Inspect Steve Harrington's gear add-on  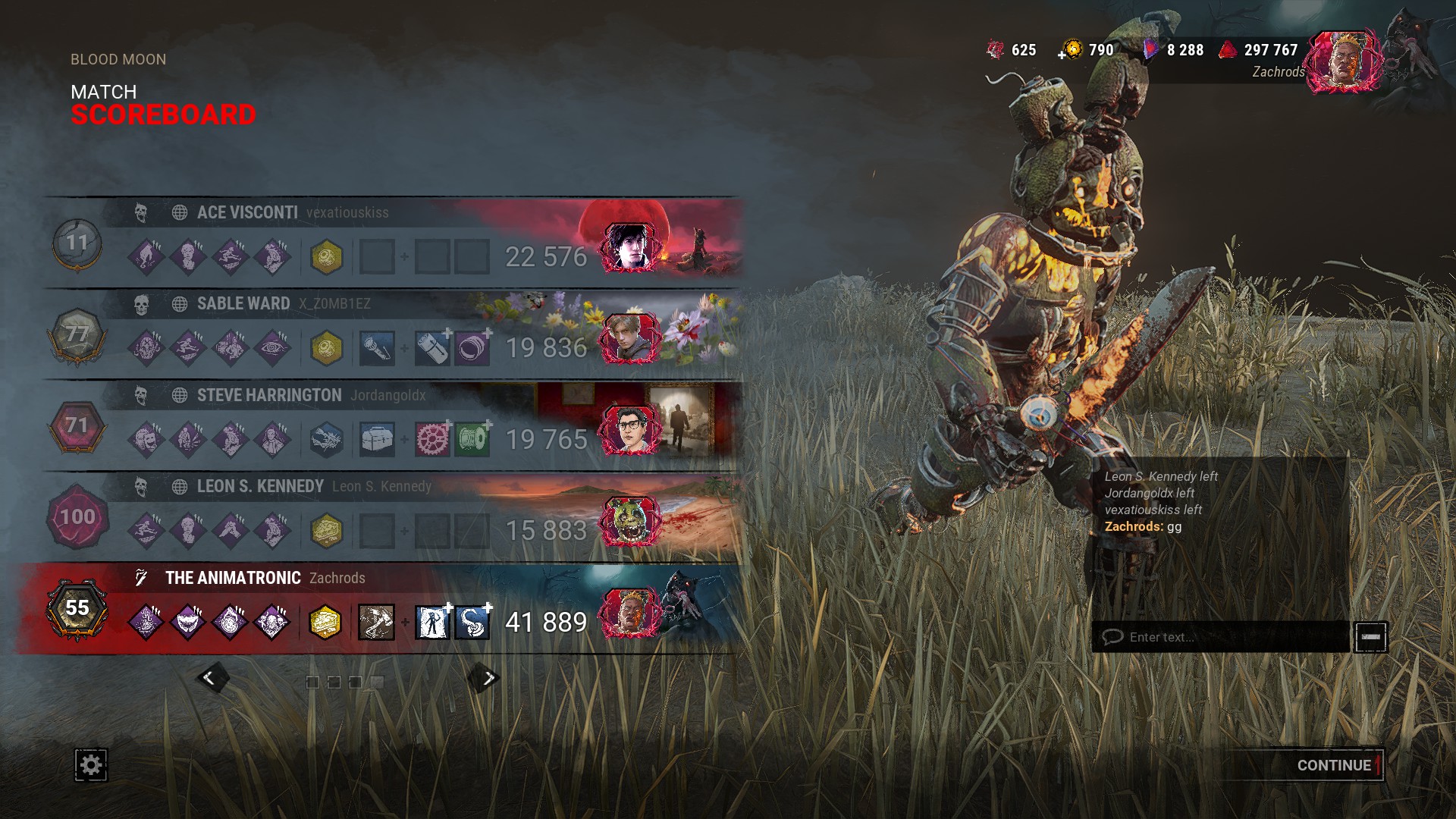[x=432, y=440]
